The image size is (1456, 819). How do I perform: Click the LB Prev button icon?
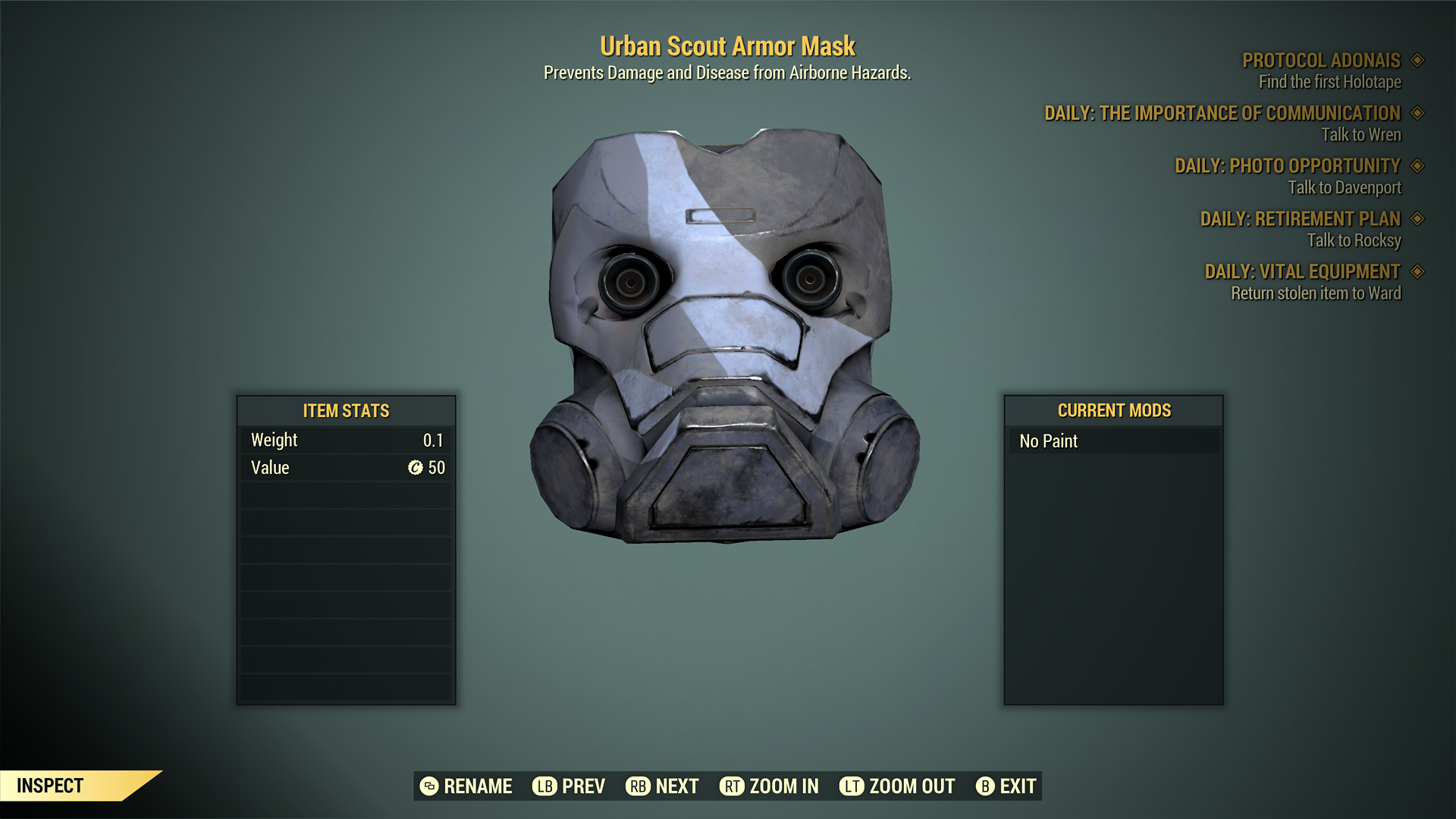click(543, 786)
